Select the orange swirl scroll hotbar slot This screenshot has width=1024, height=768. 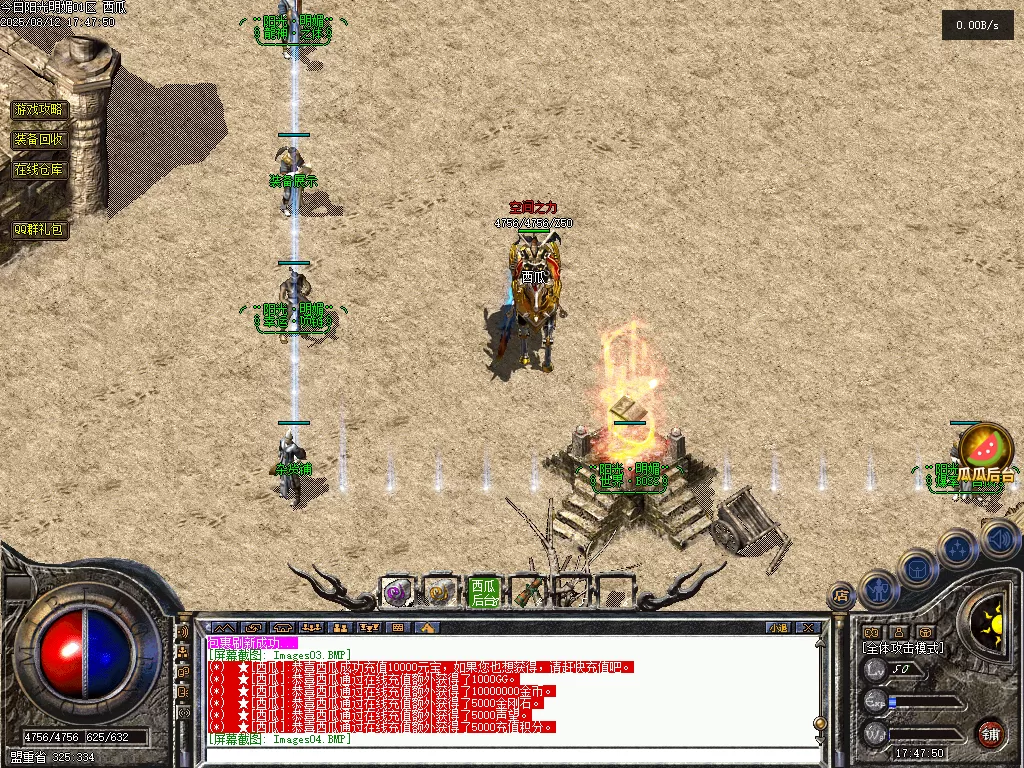pos(440,592)
